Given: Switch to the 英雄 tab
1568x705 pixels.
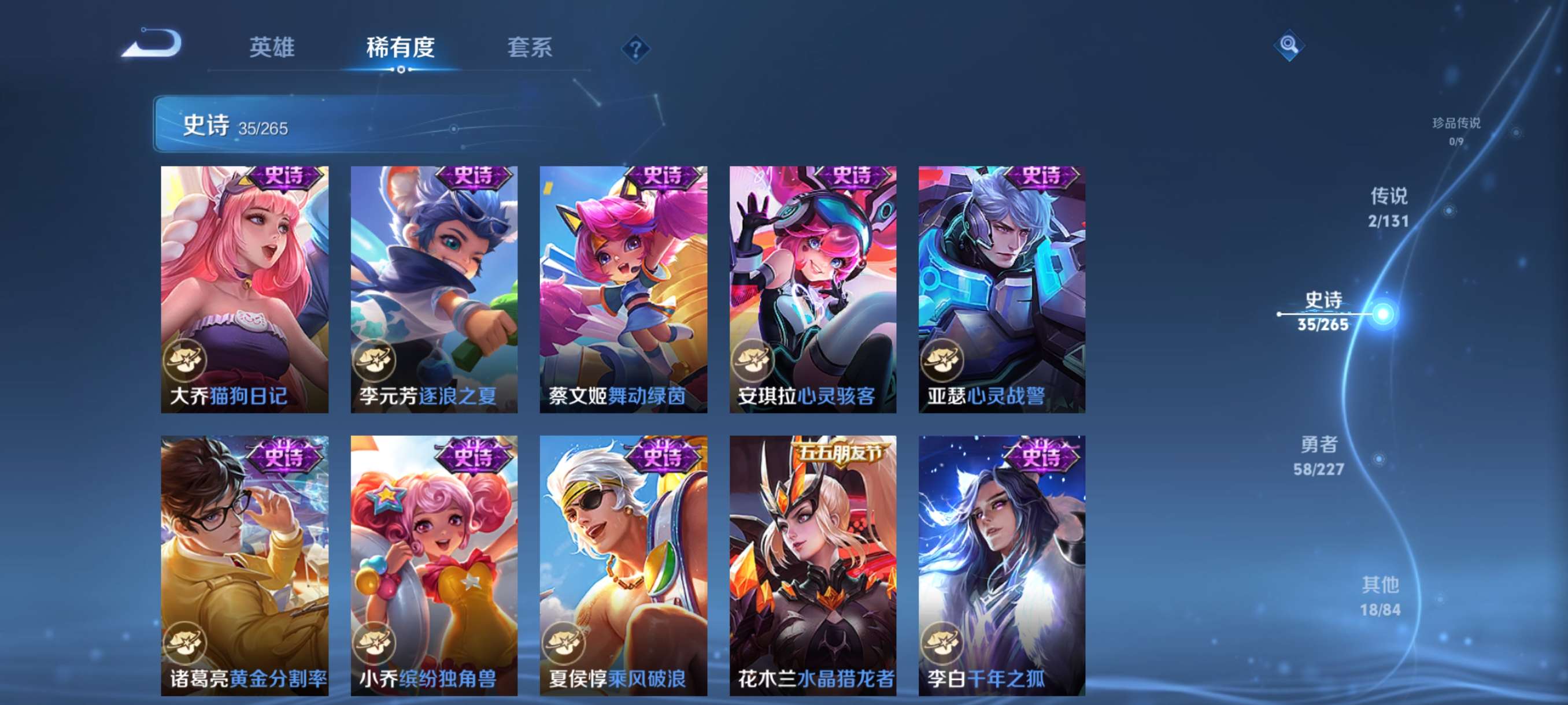Looking at the screenshot, I should point(273,49).
